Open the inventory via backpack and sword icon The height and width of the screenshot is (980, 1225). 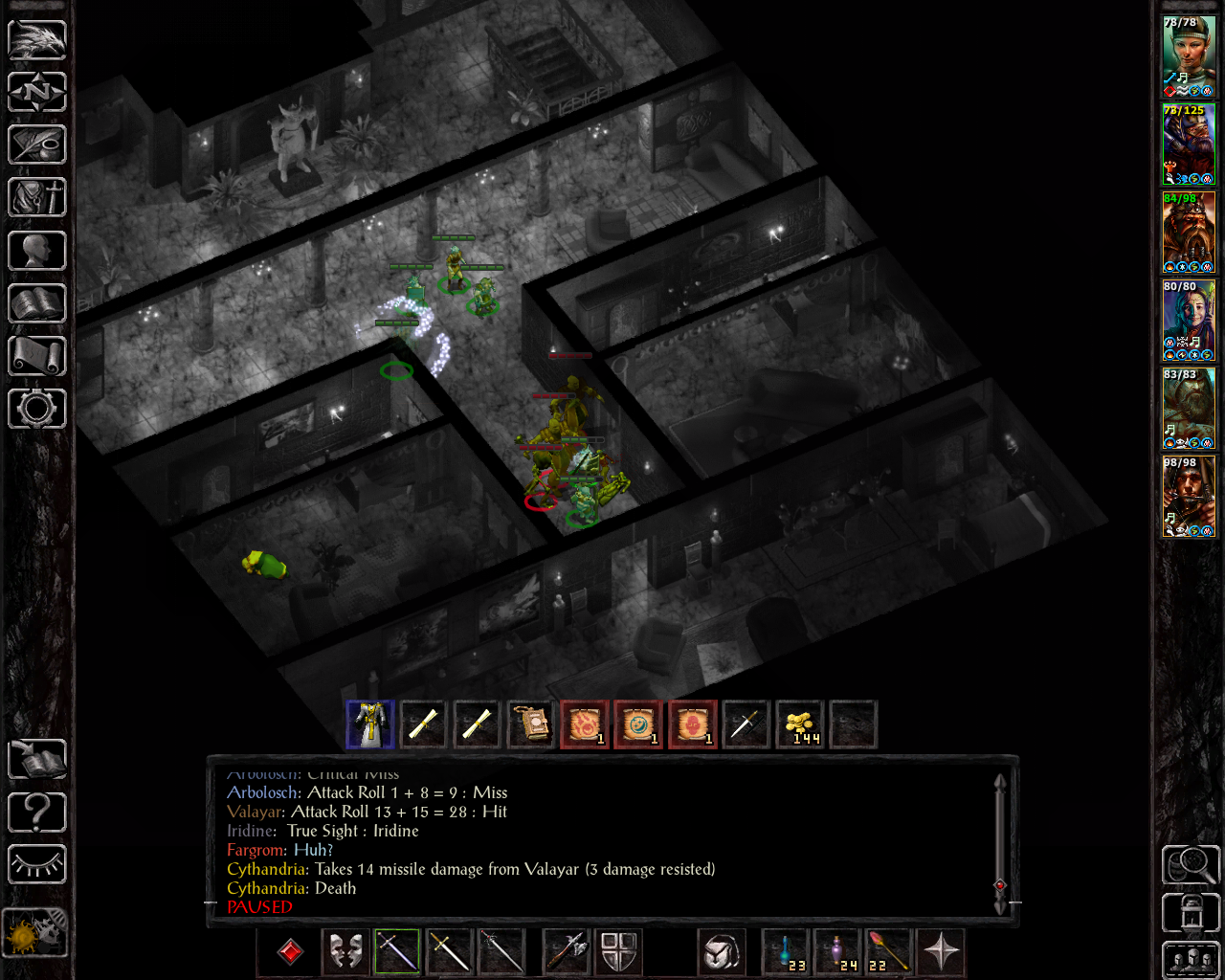37,197
